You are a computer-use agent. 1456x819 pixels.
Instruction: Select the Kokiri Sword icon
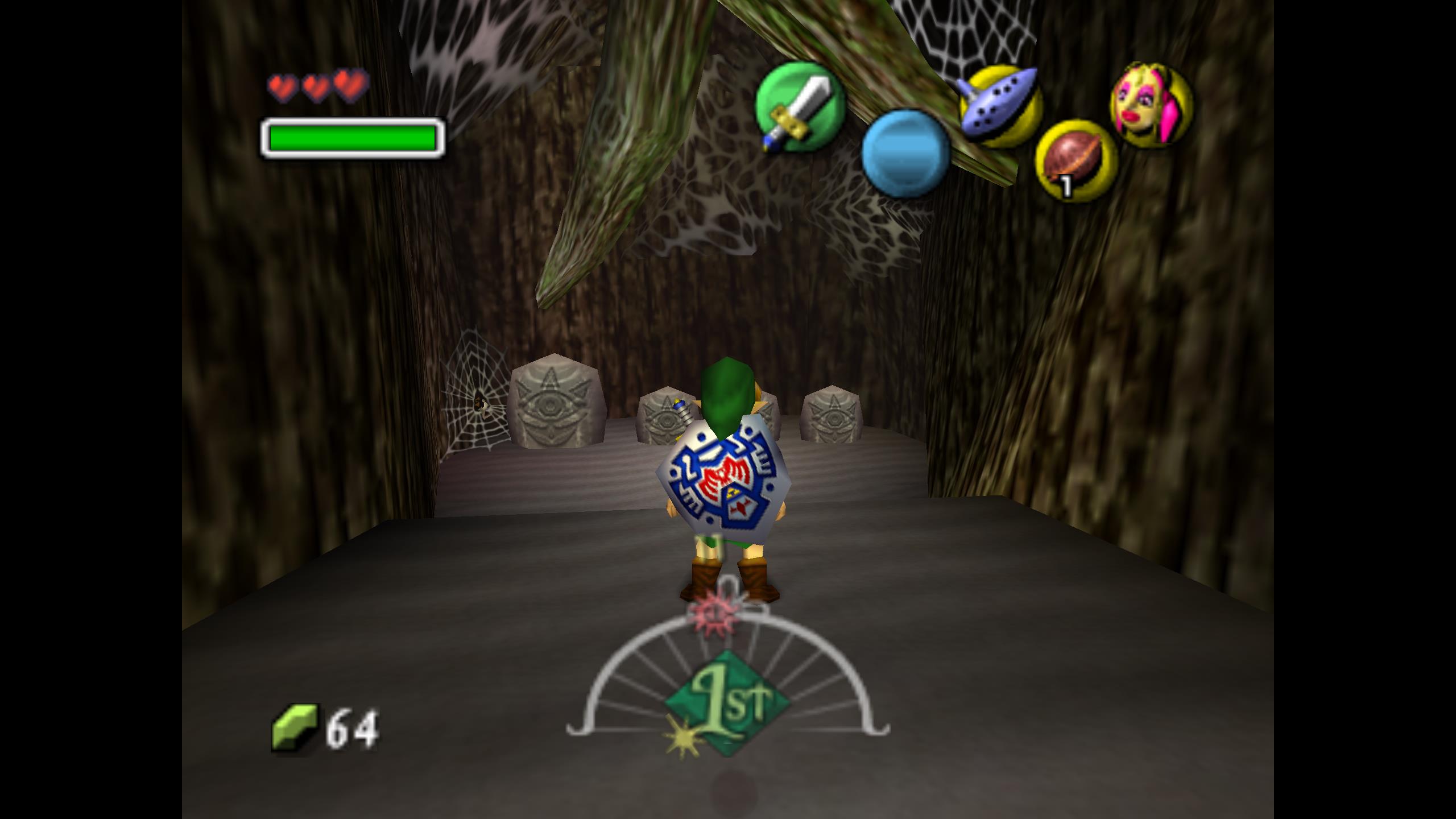point(799,106)
